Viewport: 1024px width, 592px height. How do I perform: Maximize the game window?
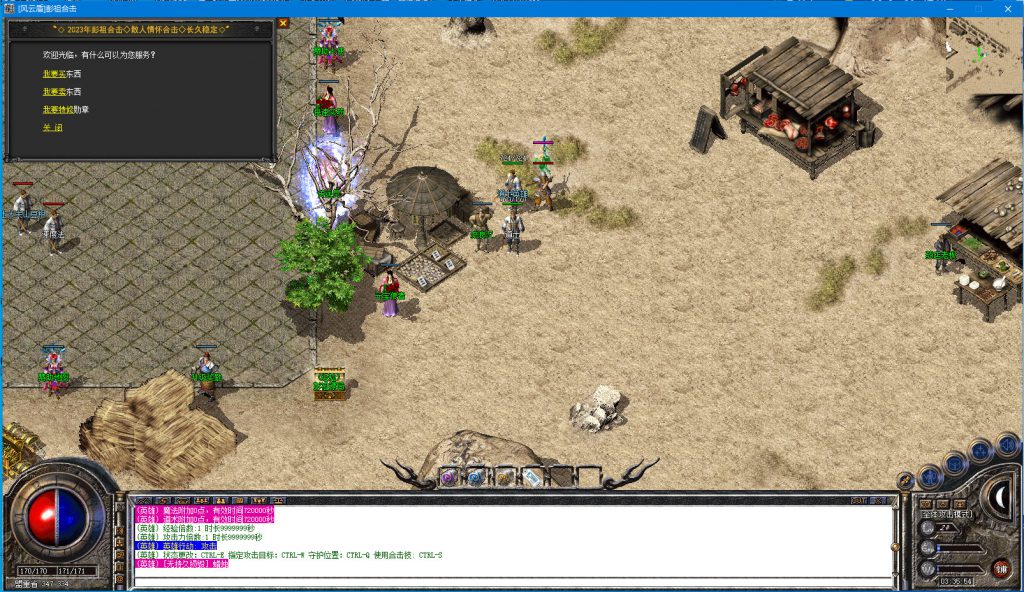(x=979, y=8)
